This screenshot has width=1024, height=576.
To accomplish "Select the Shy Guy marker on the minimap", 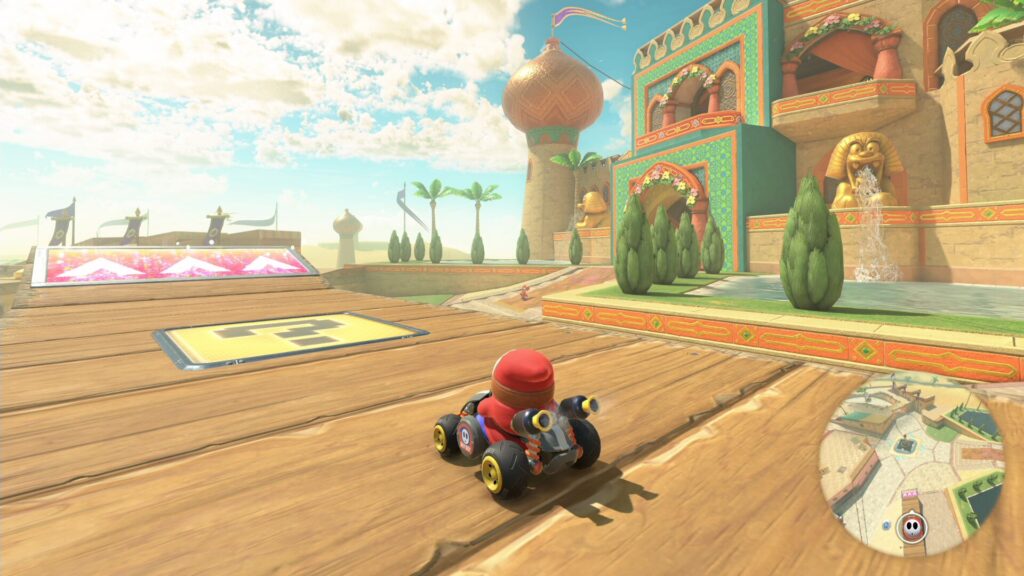I will click(911, 524).
